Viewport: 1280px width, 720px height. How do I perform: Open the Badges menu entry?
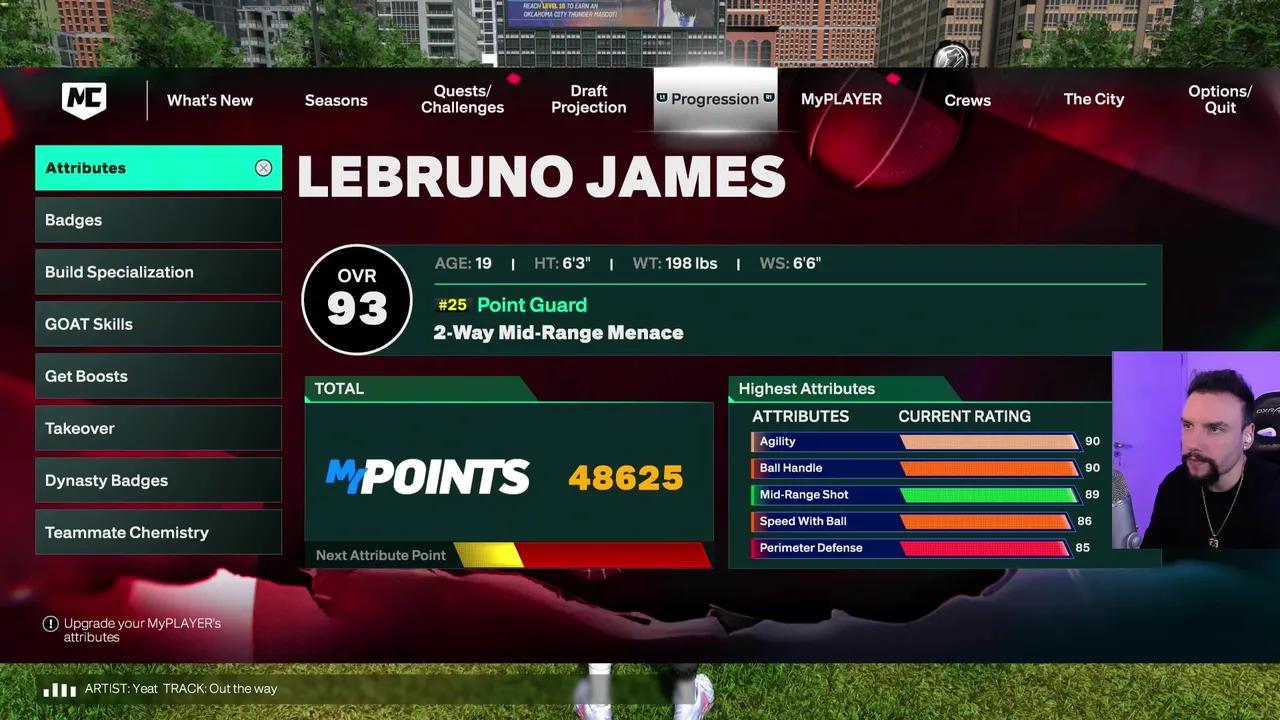coord(158,220)
